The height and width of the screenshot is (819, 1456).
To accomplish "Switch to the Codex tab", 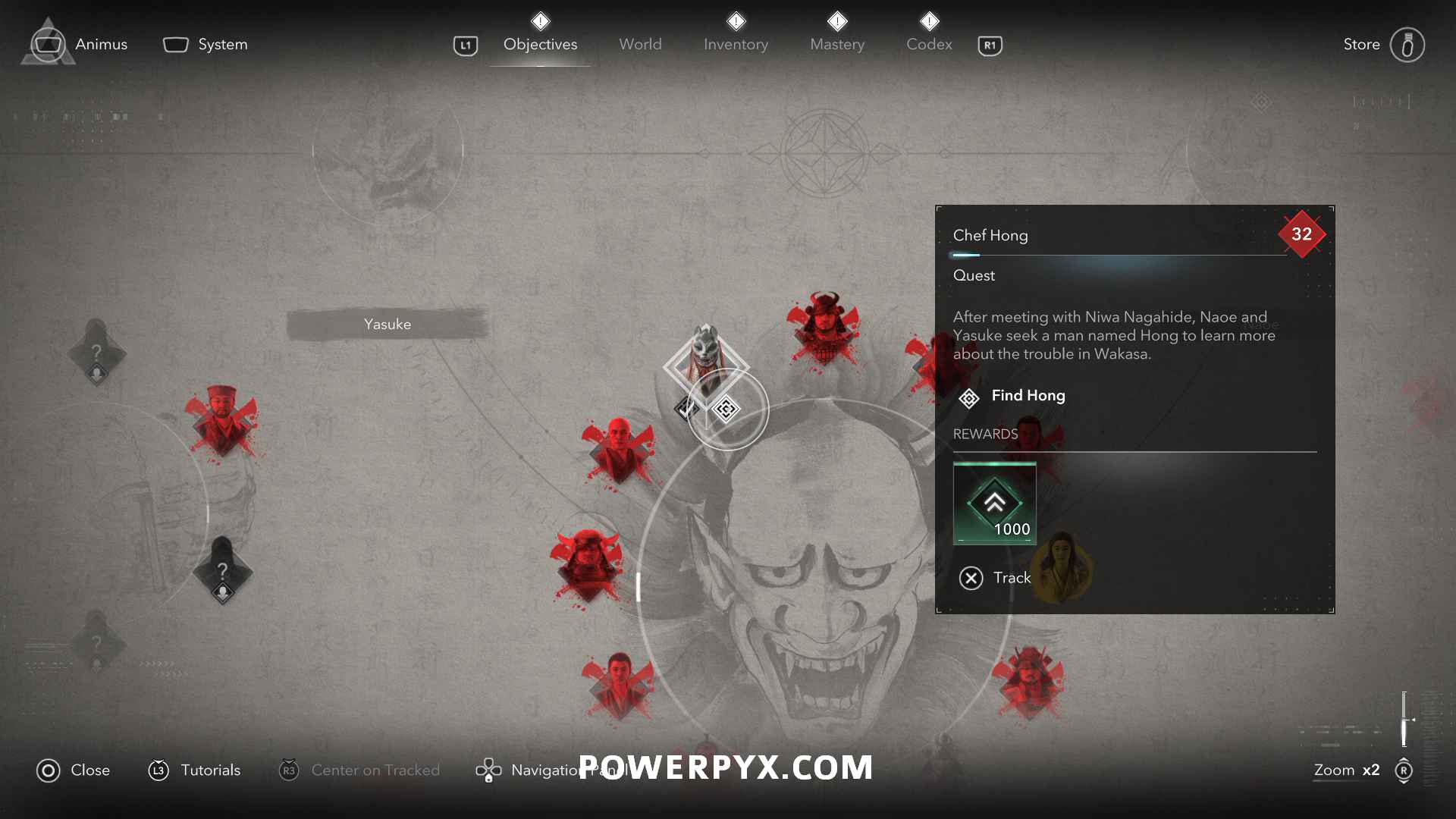I will (929, 44).
